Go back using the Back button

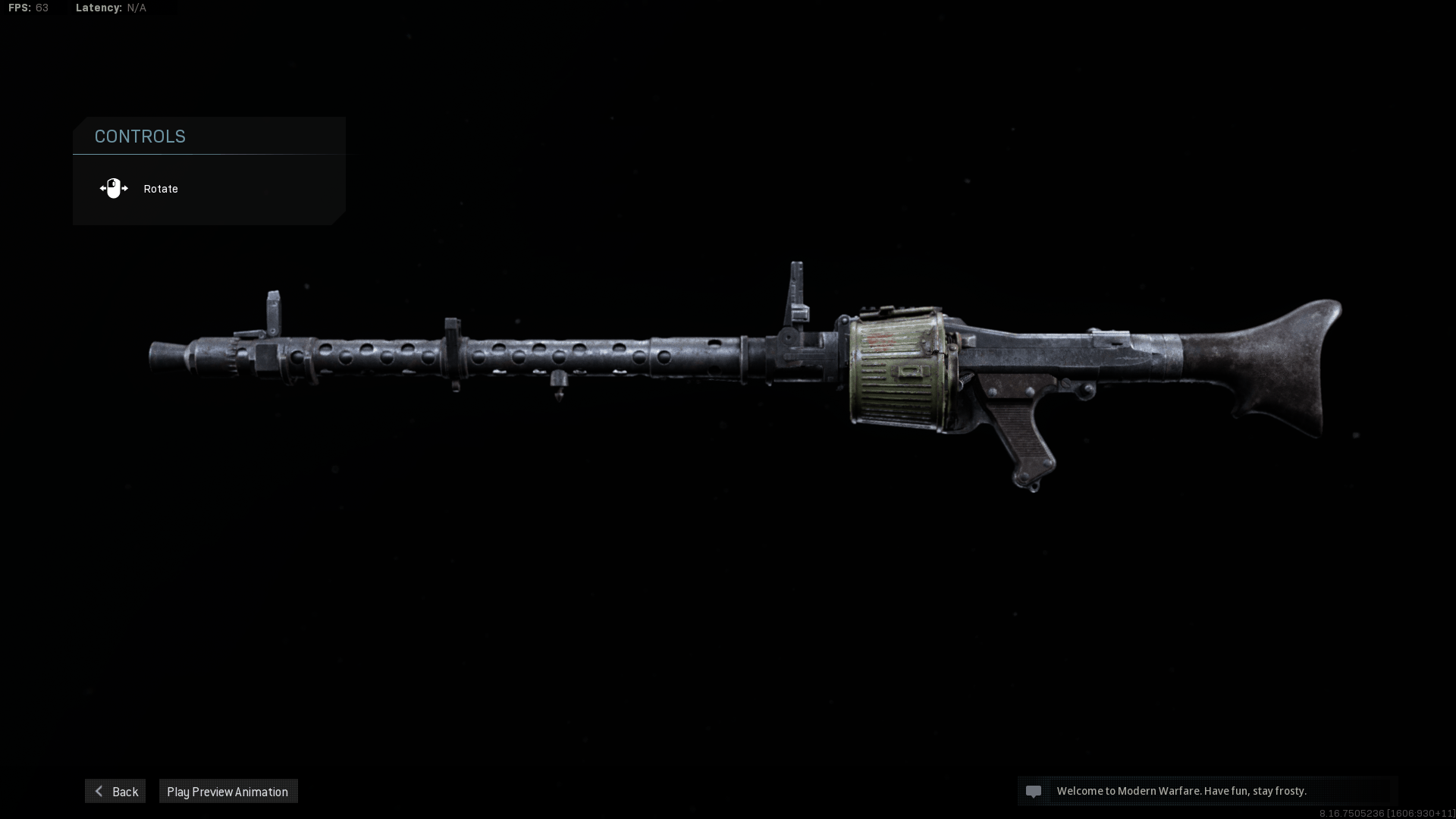pyautogui.click(x=115, y=791)
